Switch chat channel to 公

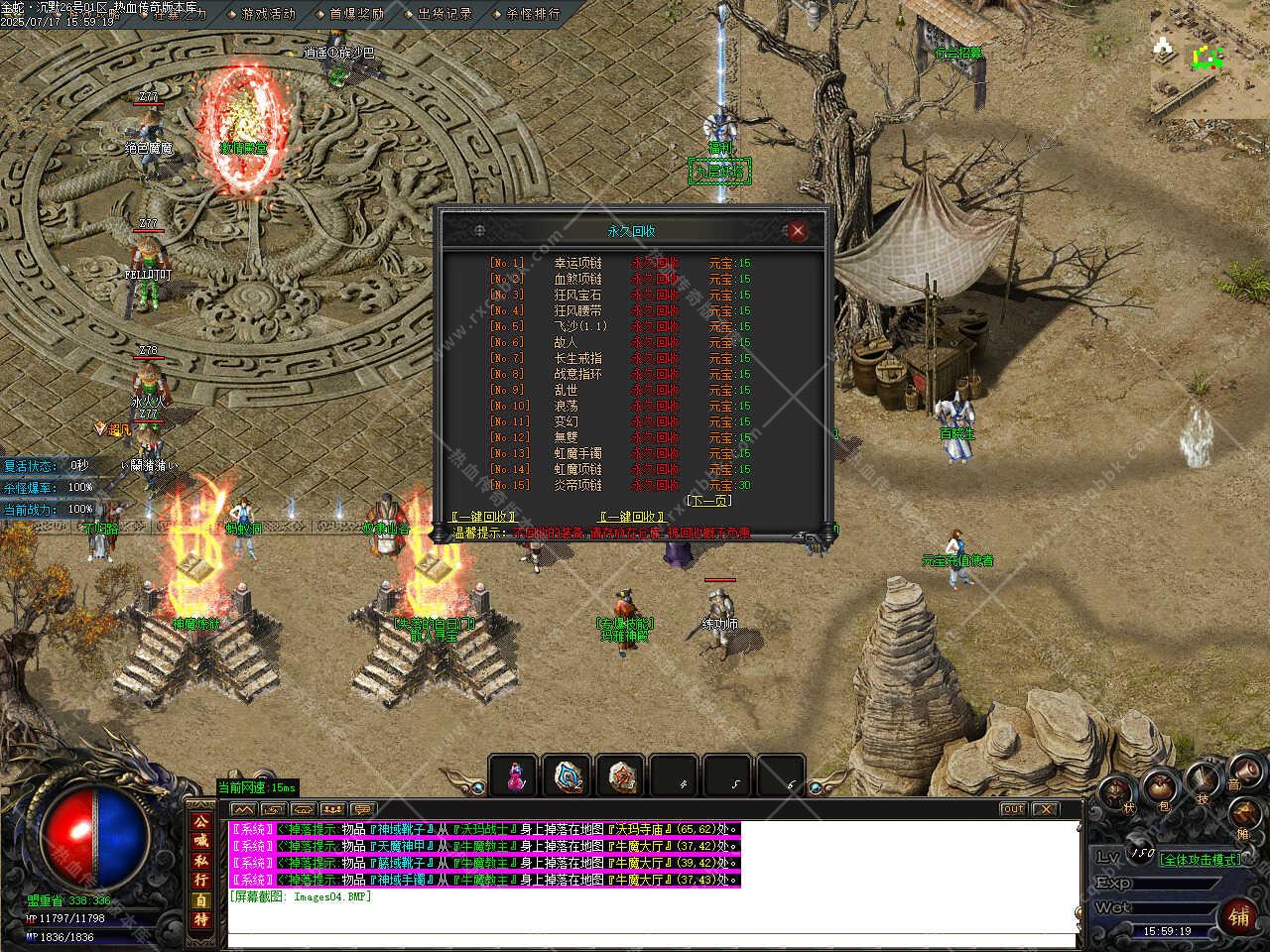(x=200, y=823)
